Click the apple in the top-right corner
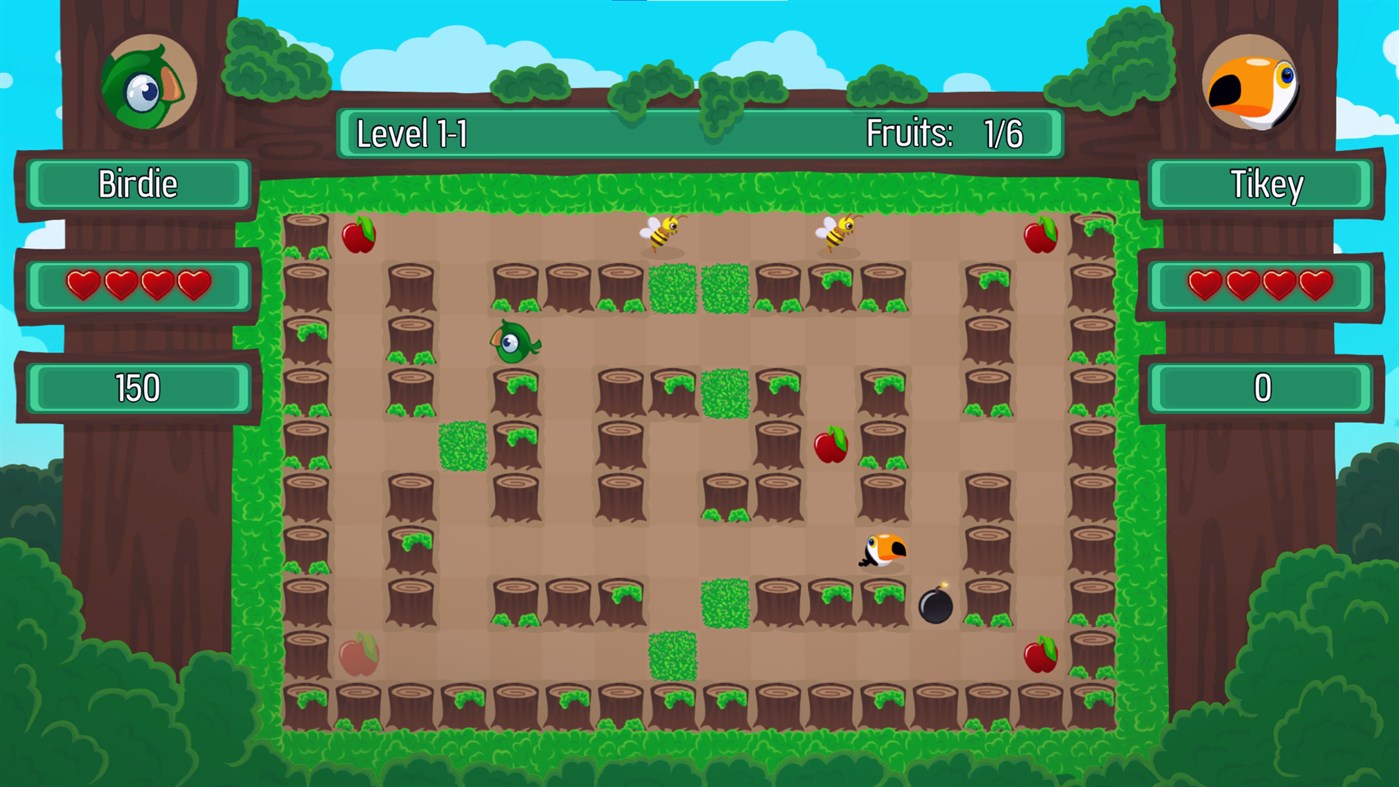Screen dimensions: 1399x787 [1040, 237]
